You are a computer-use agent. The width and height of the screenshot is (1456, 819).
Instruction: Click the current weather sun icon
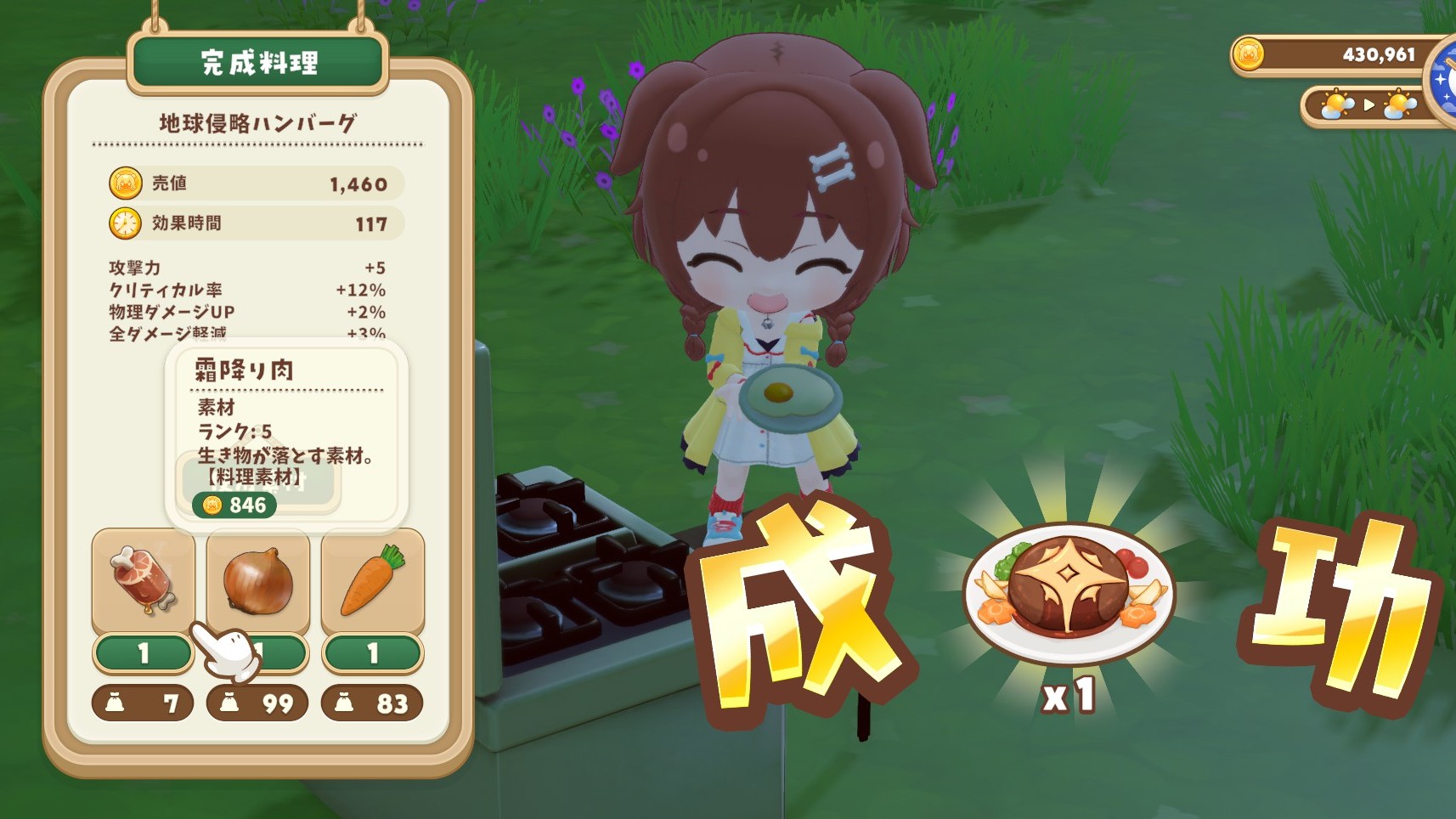(1335, 104)
